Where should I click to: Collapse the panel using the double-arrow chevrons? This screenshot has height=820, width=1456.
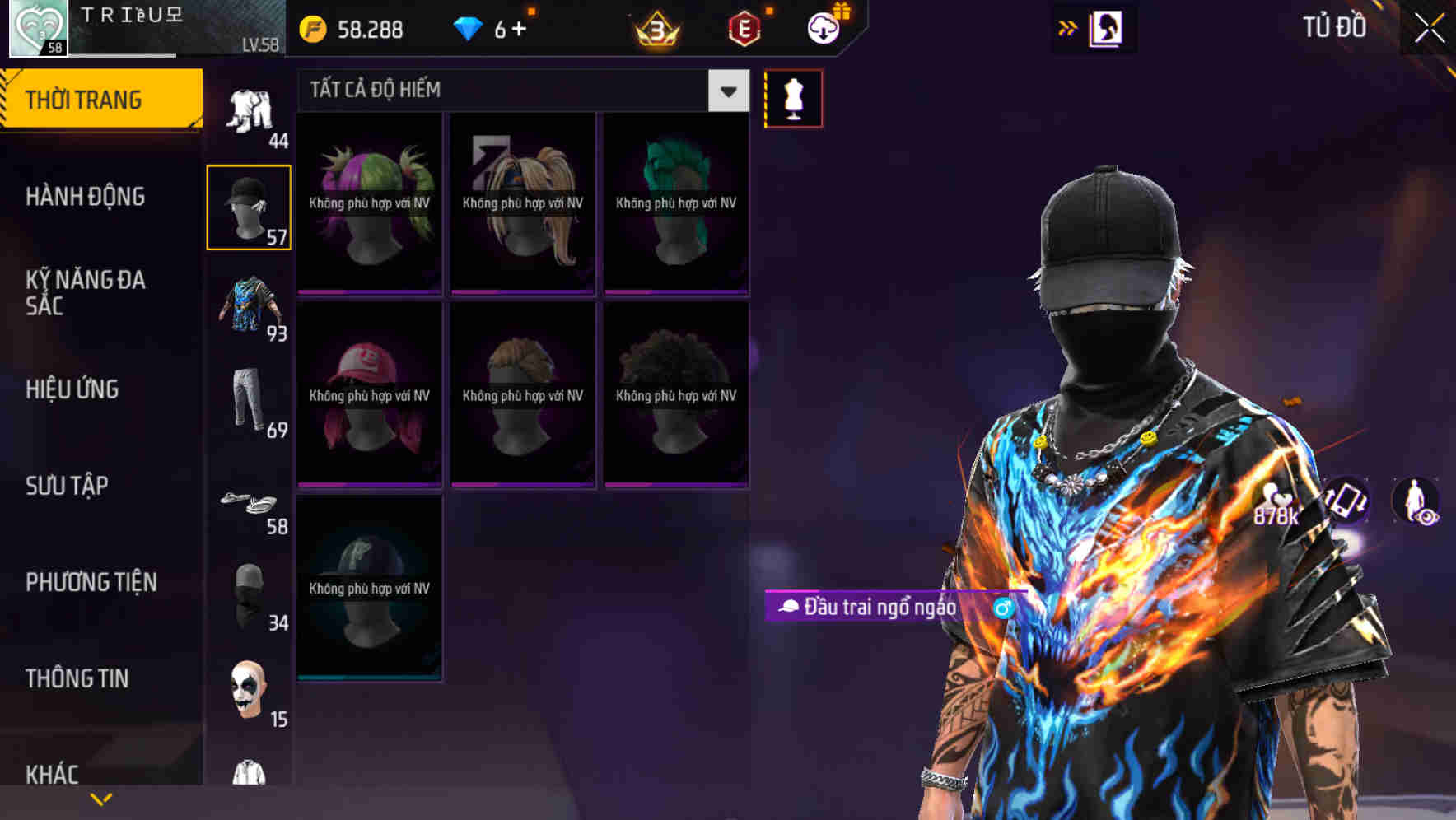tap(1068, 27)
